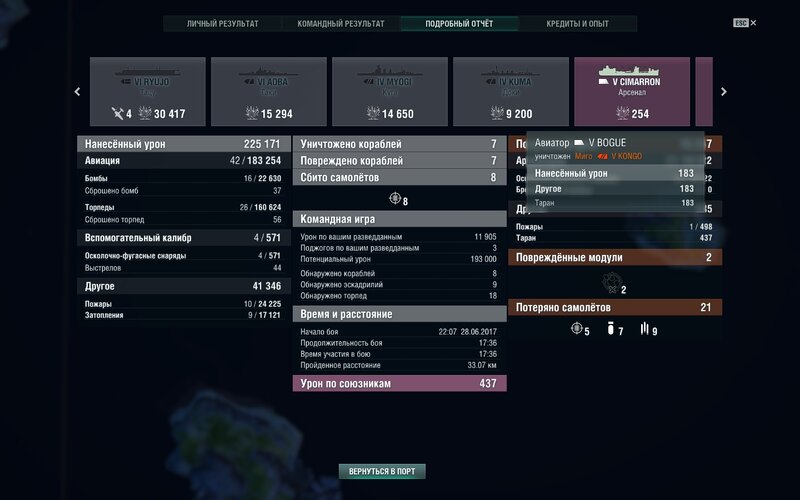Select the highlighted V Cimarron card
800x500 pixels.
click(632, 91)
